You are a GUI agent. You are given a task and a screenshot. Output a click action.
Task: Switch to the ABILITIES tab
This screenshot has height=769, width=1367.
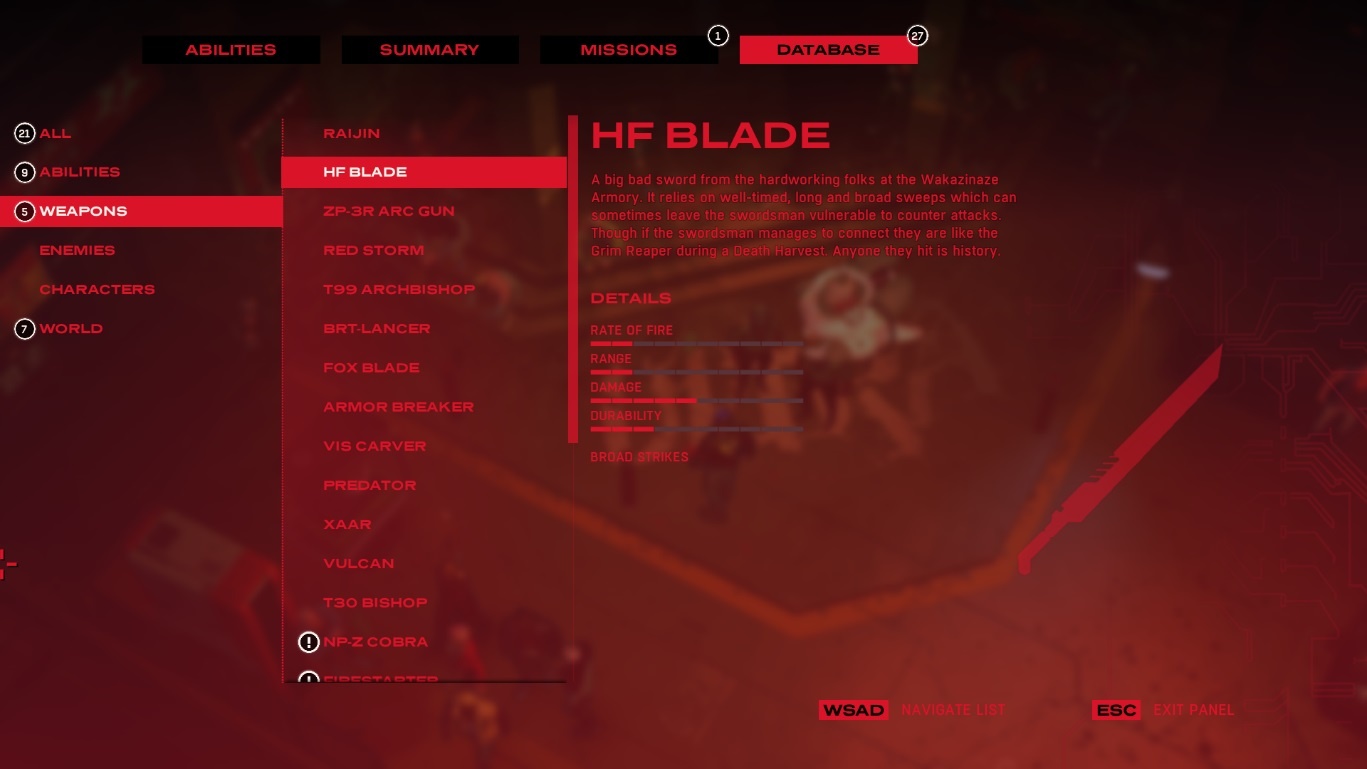[x=231, y=49]
